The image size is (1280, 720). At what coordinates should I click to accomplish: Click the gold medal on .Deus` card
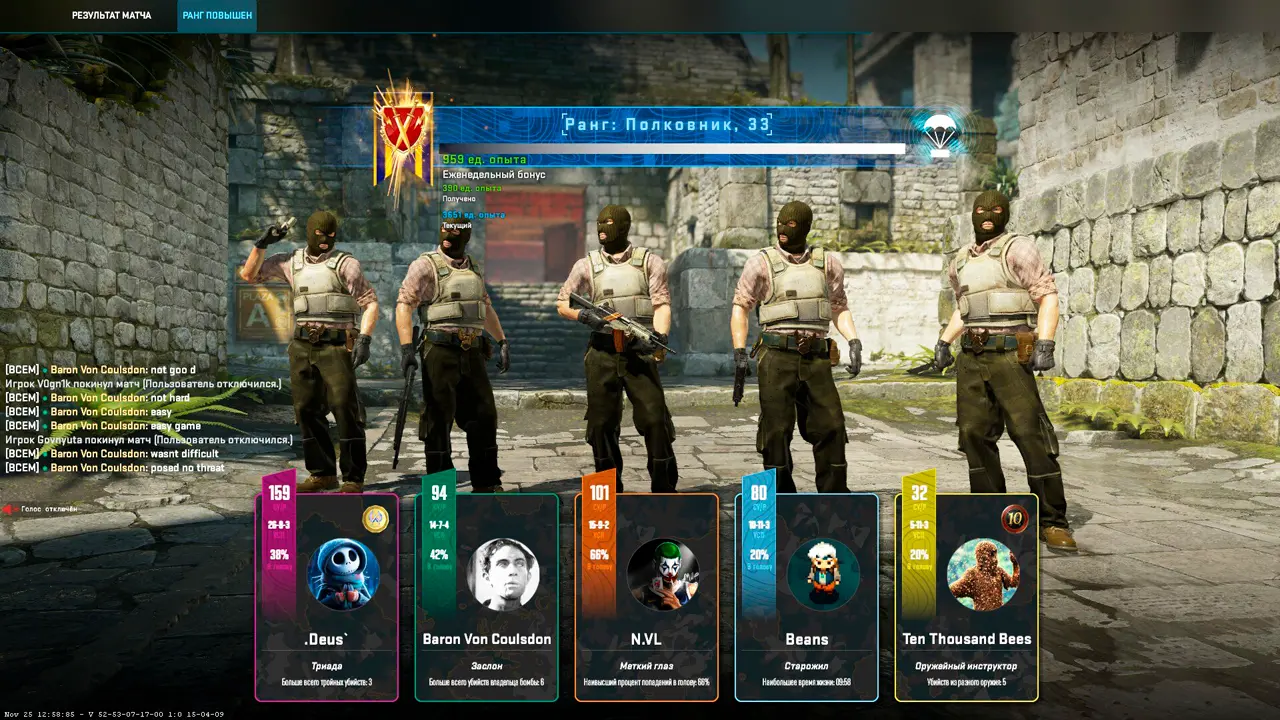(x=375, y=519)
